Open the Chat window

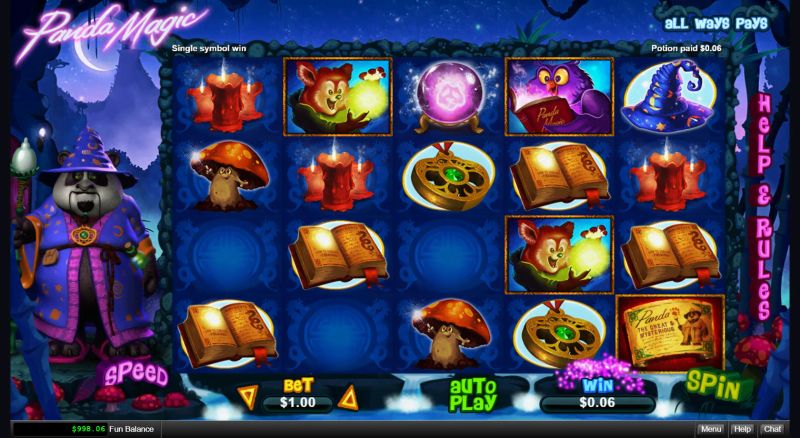coord(772,429)
